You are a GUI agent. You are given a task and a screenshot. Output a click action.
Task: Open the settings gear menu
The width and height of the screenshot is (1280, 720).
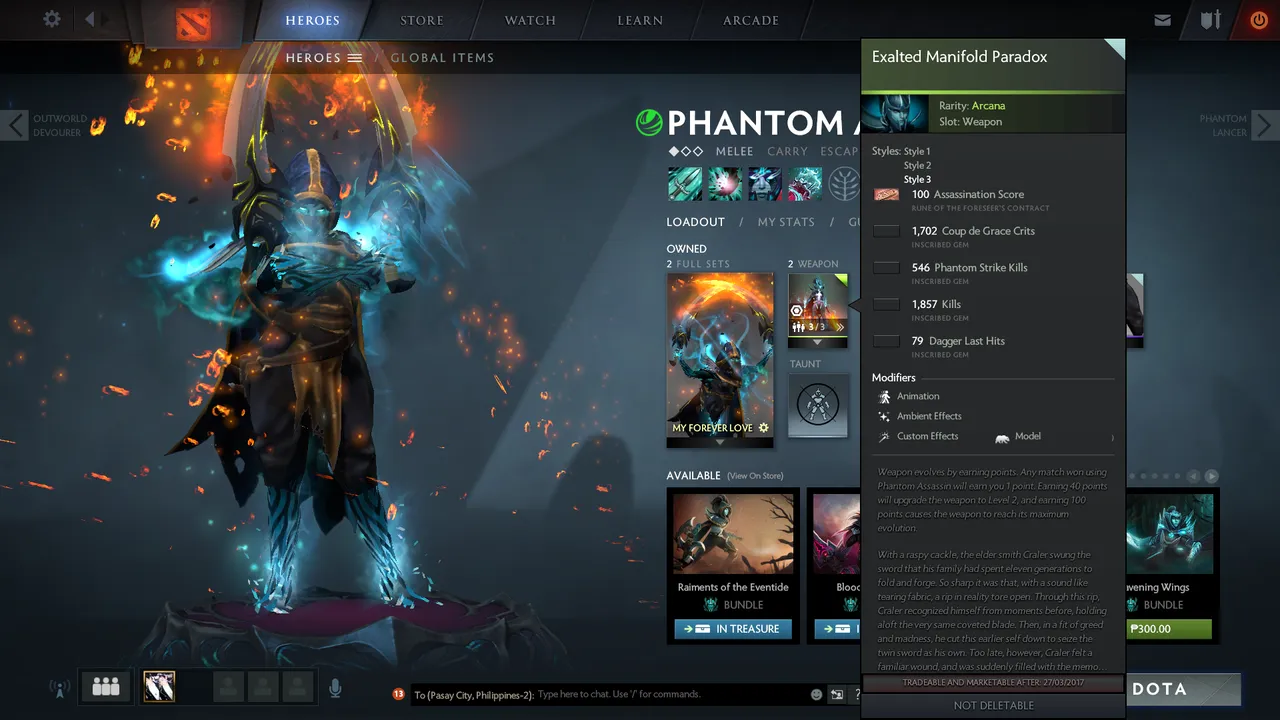tap(52, 19)
